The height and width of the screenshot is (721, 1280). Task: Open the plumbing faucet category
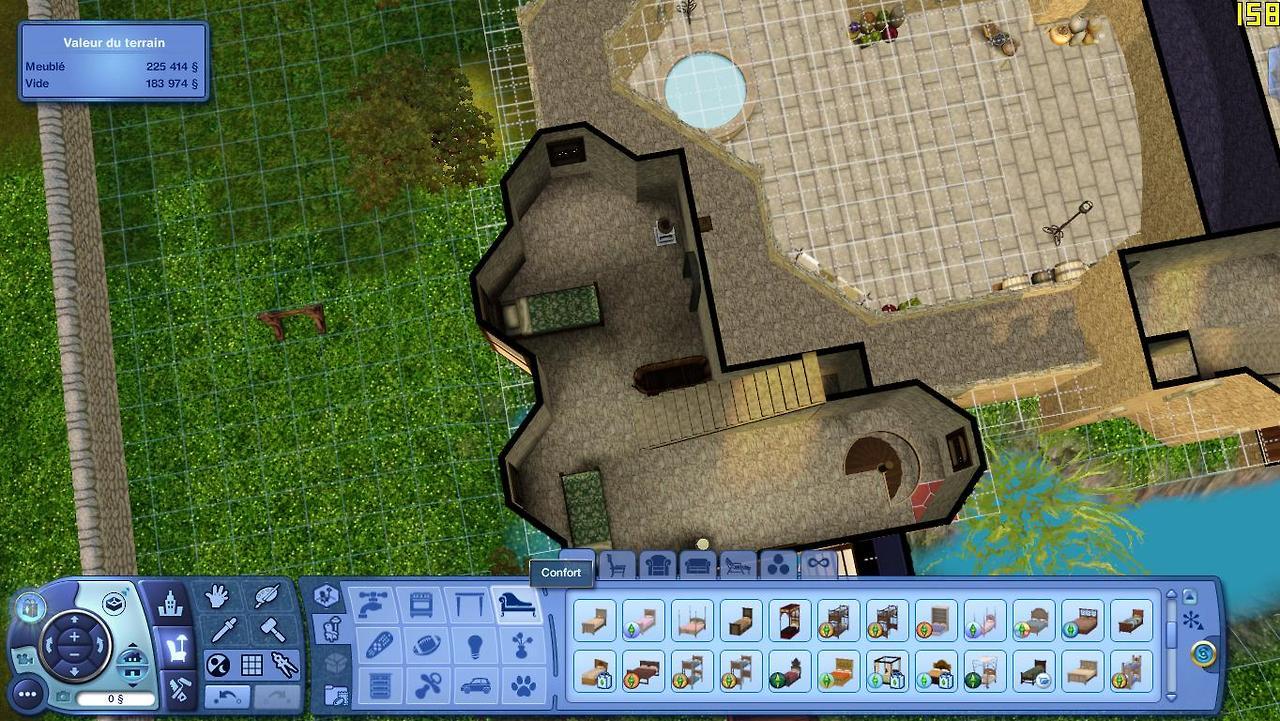371,606
